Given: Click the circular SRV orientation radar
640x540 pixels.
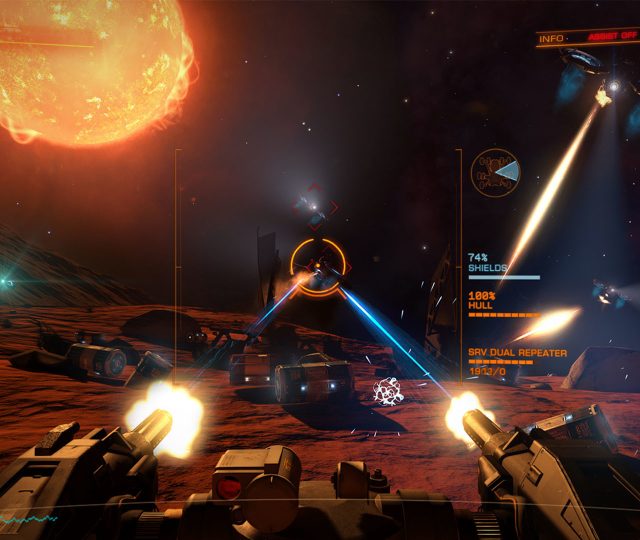Looking at the screenshot, I should (495, 174).
